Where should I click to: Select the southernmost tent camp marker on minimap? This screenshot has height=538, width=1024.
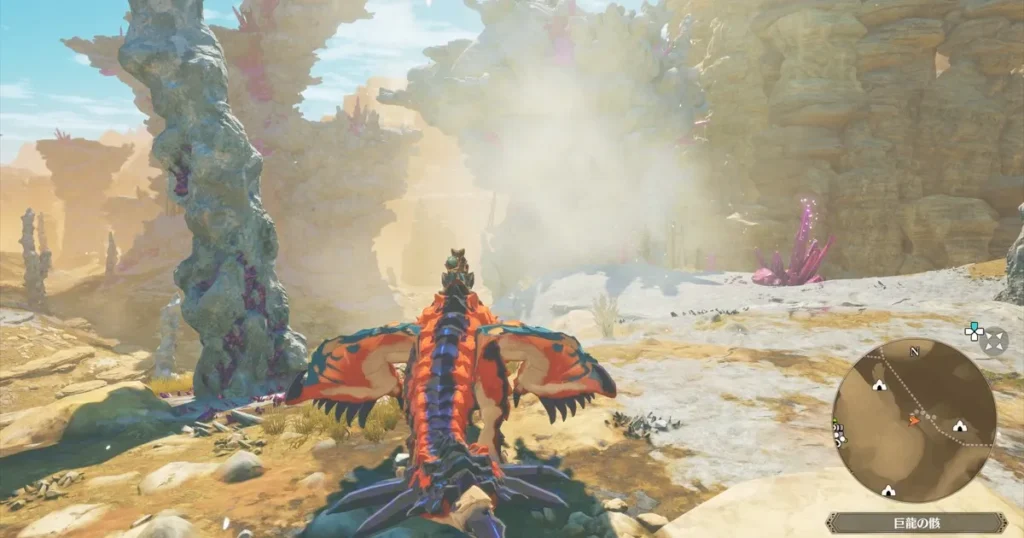point(887,490)
